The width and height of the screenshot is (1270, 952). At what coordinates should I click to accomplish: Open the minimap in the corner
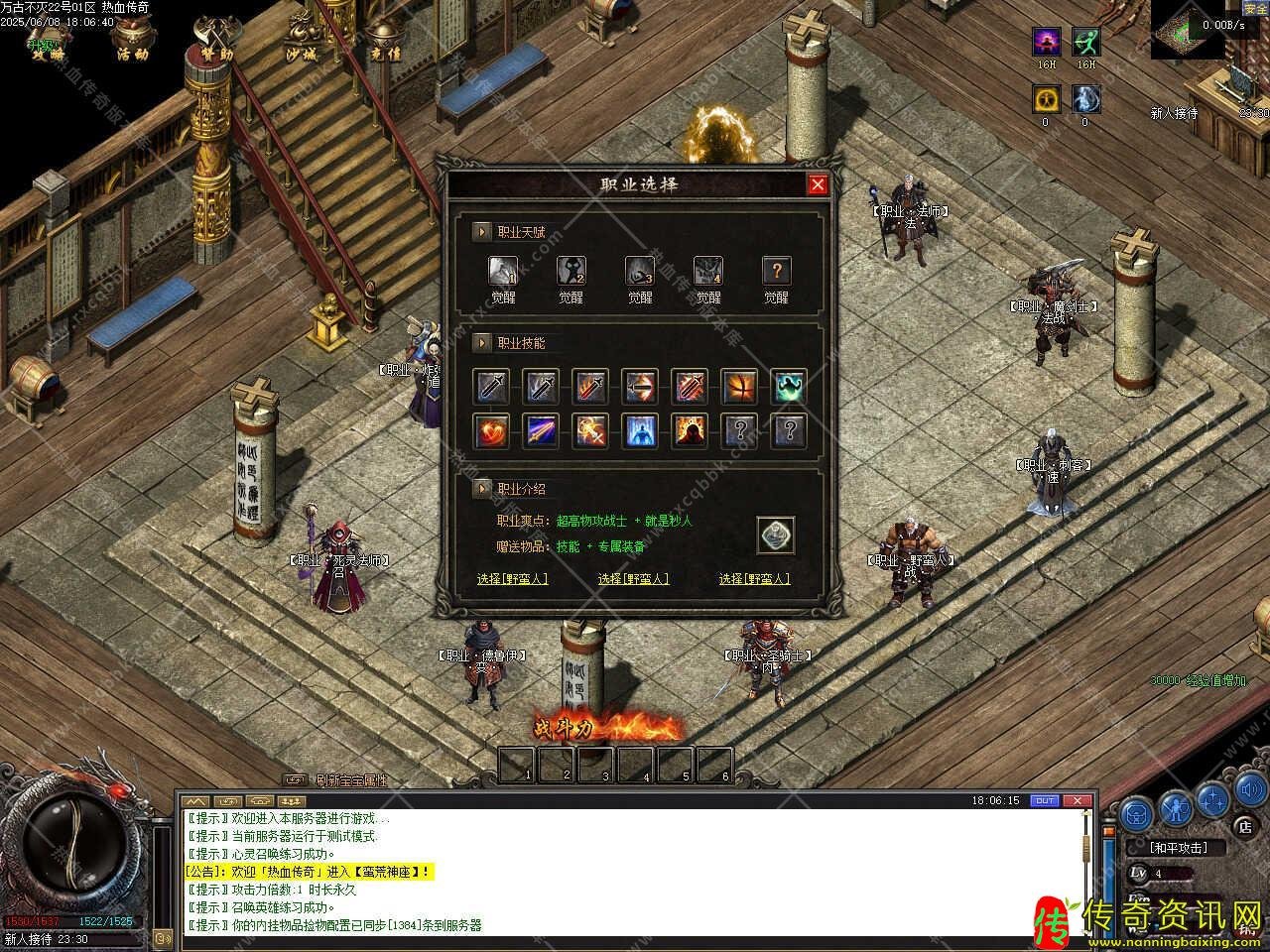(1186, 30)
